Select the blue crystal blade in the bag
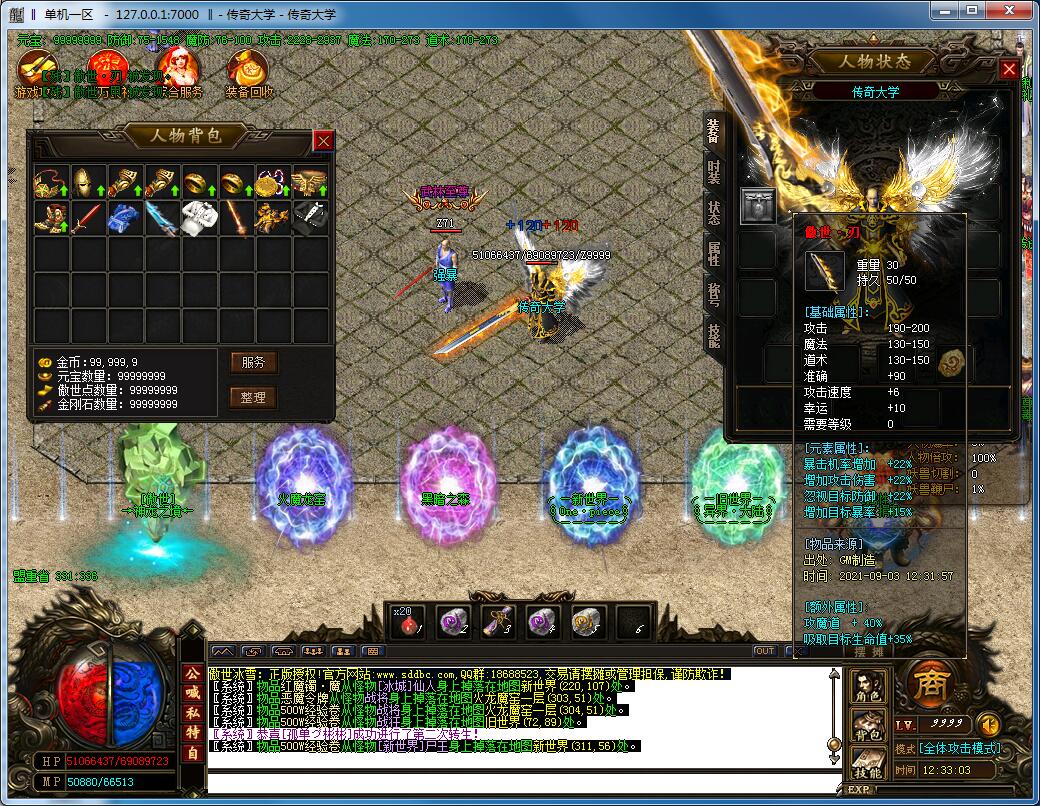 click(158, 216)
